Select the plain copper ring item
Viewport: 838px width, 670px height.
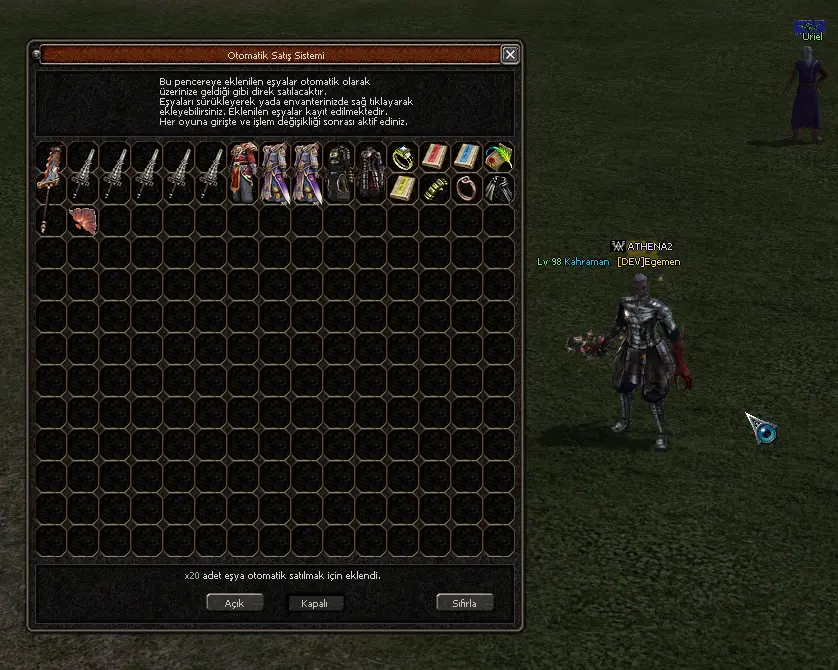[x=467, y=189]
